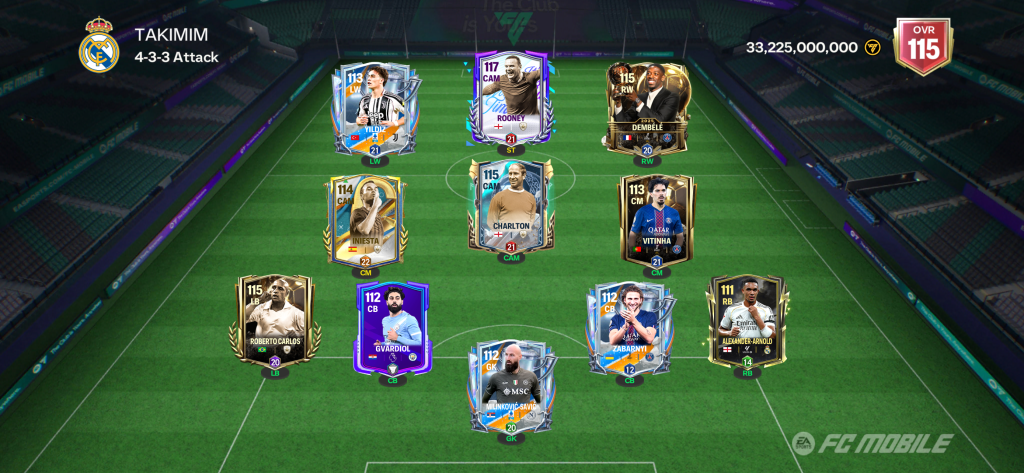Image resolution: width=1024 pixels, height=473 pixels.
Task: Select the Dembélé RW player card
Action: pos(647,107)
